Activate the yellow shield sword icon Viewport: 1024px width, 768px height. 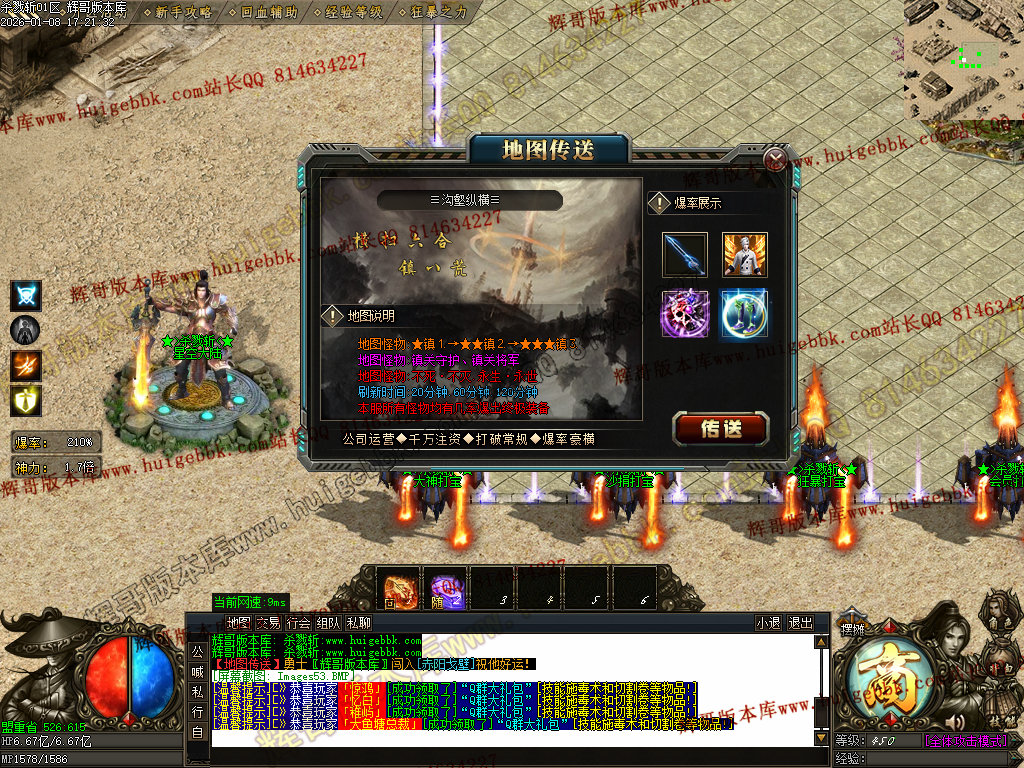pos(25,400)
